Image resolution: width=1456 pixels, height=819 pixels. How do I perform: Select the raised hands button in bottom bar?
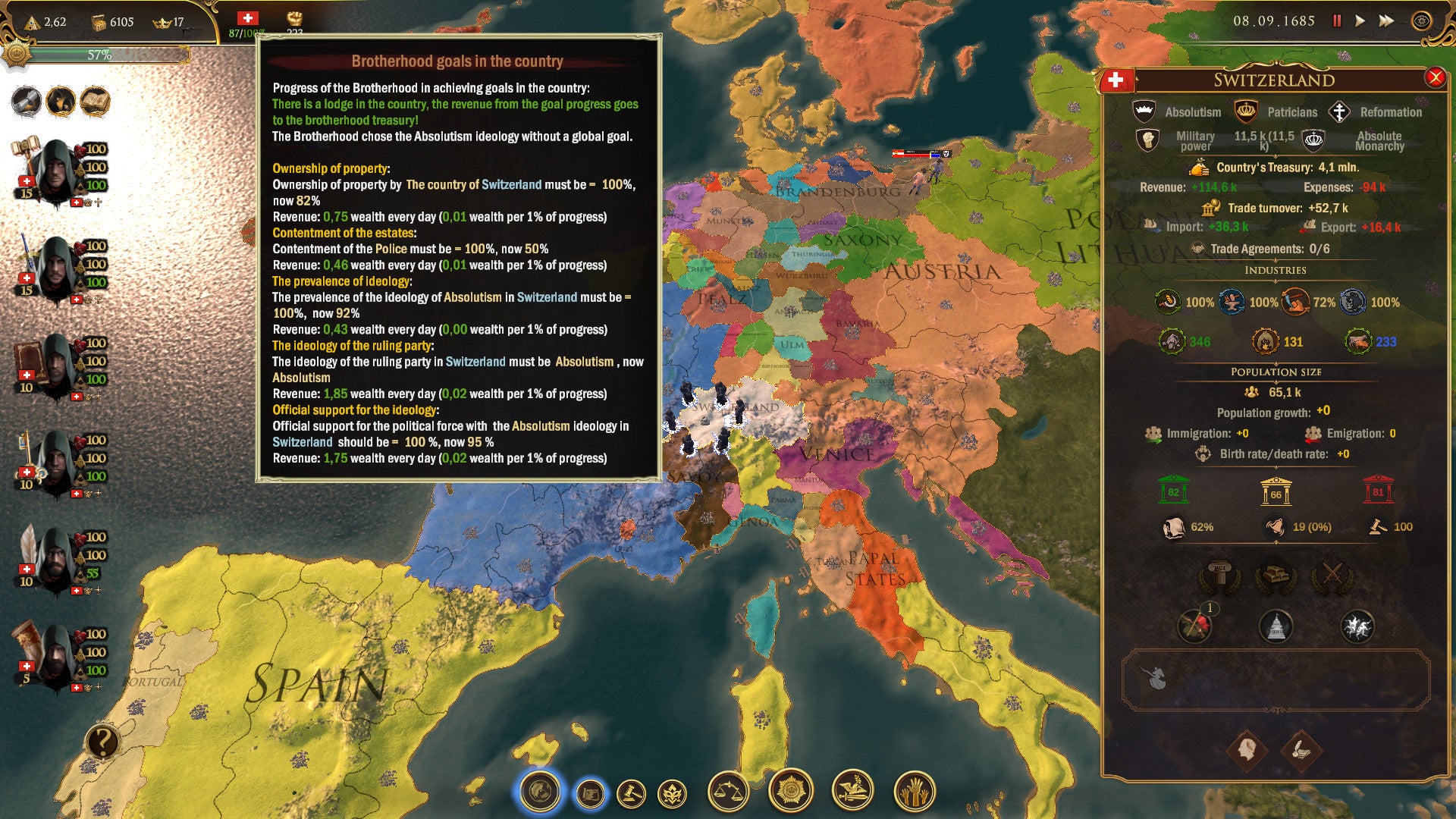[915, 792]
